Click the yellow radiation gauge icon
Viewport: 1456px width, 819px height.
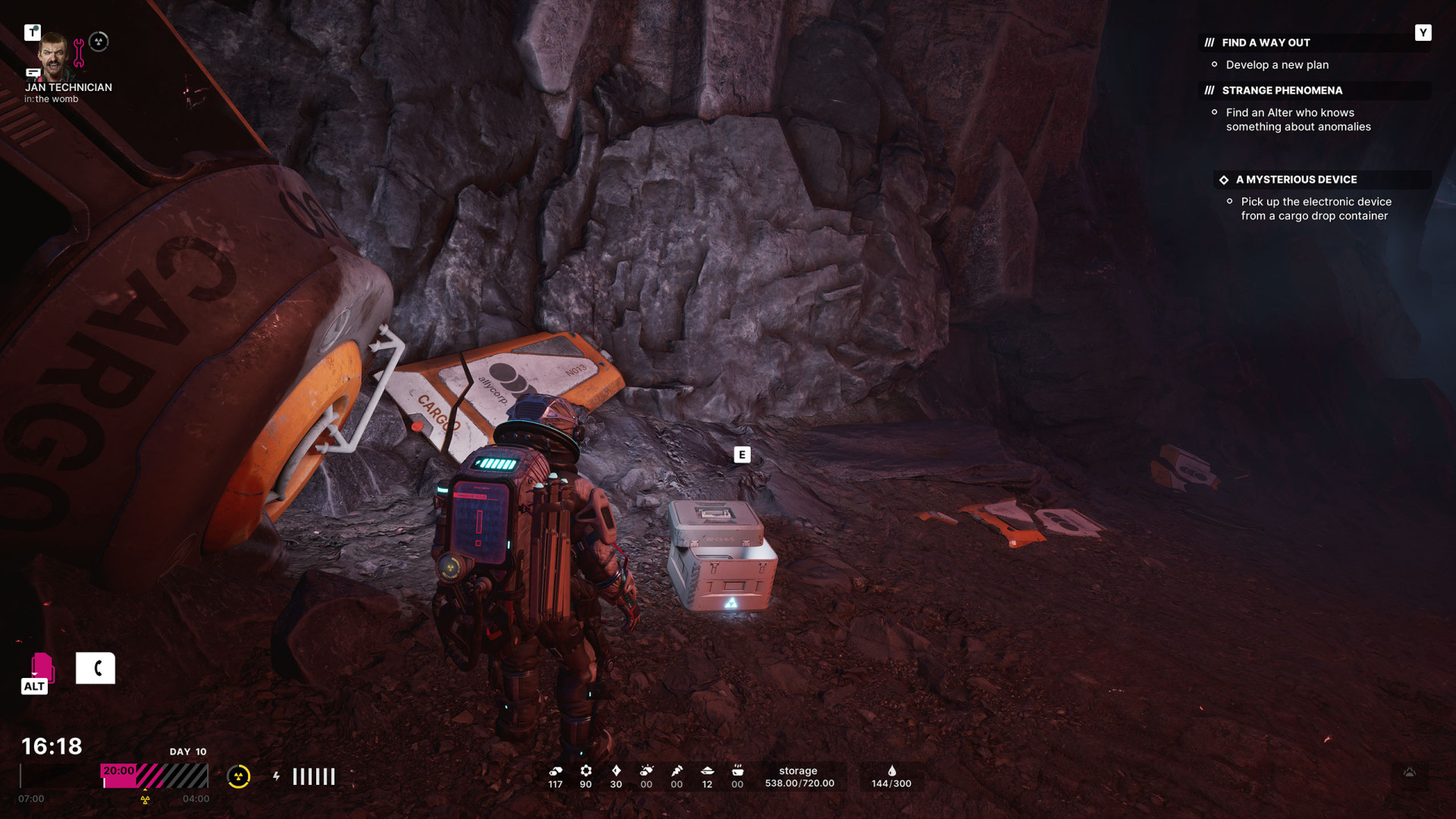(239, 777)
